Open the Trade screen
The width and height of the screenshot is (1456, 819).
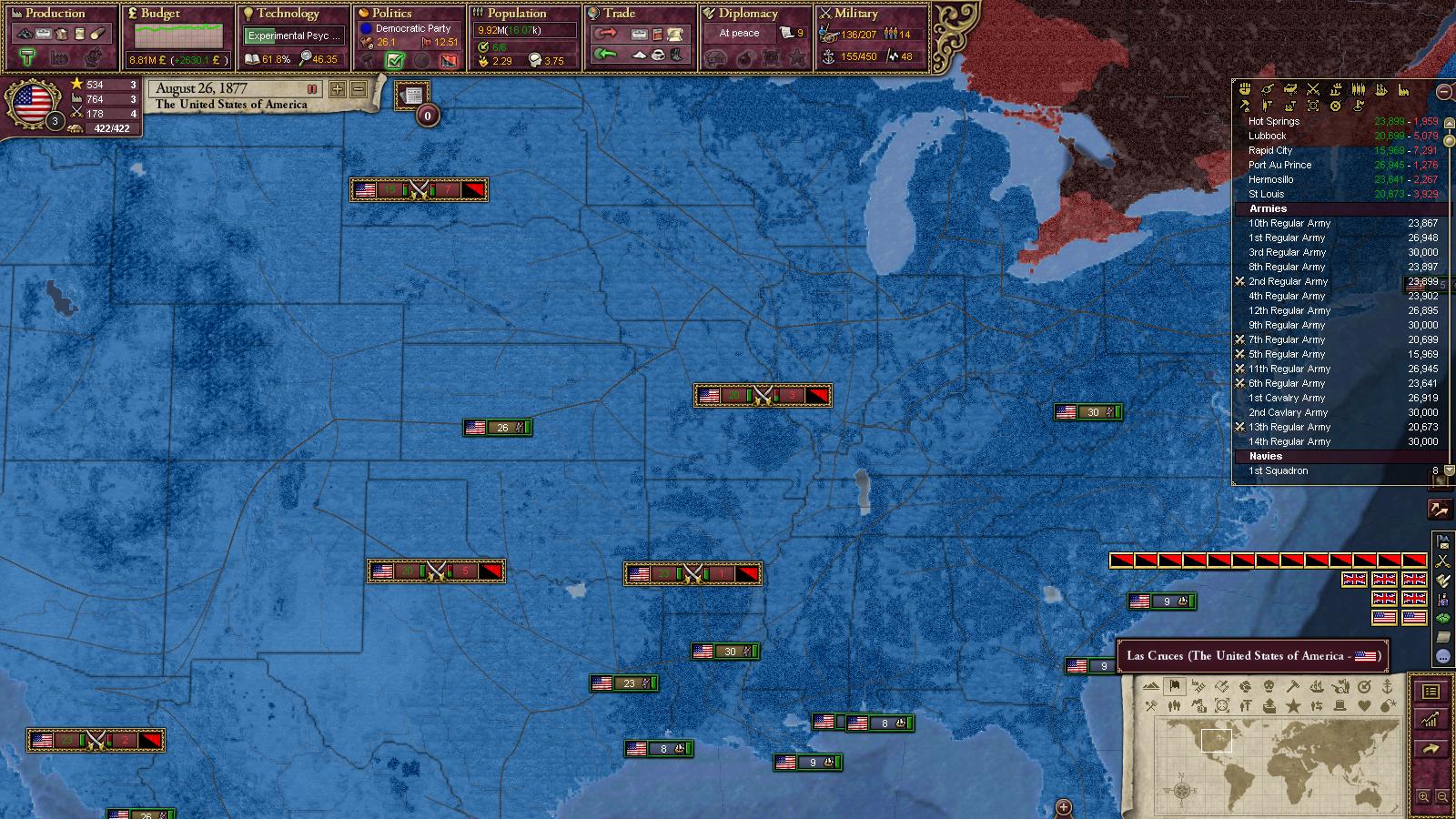[619, 14]
